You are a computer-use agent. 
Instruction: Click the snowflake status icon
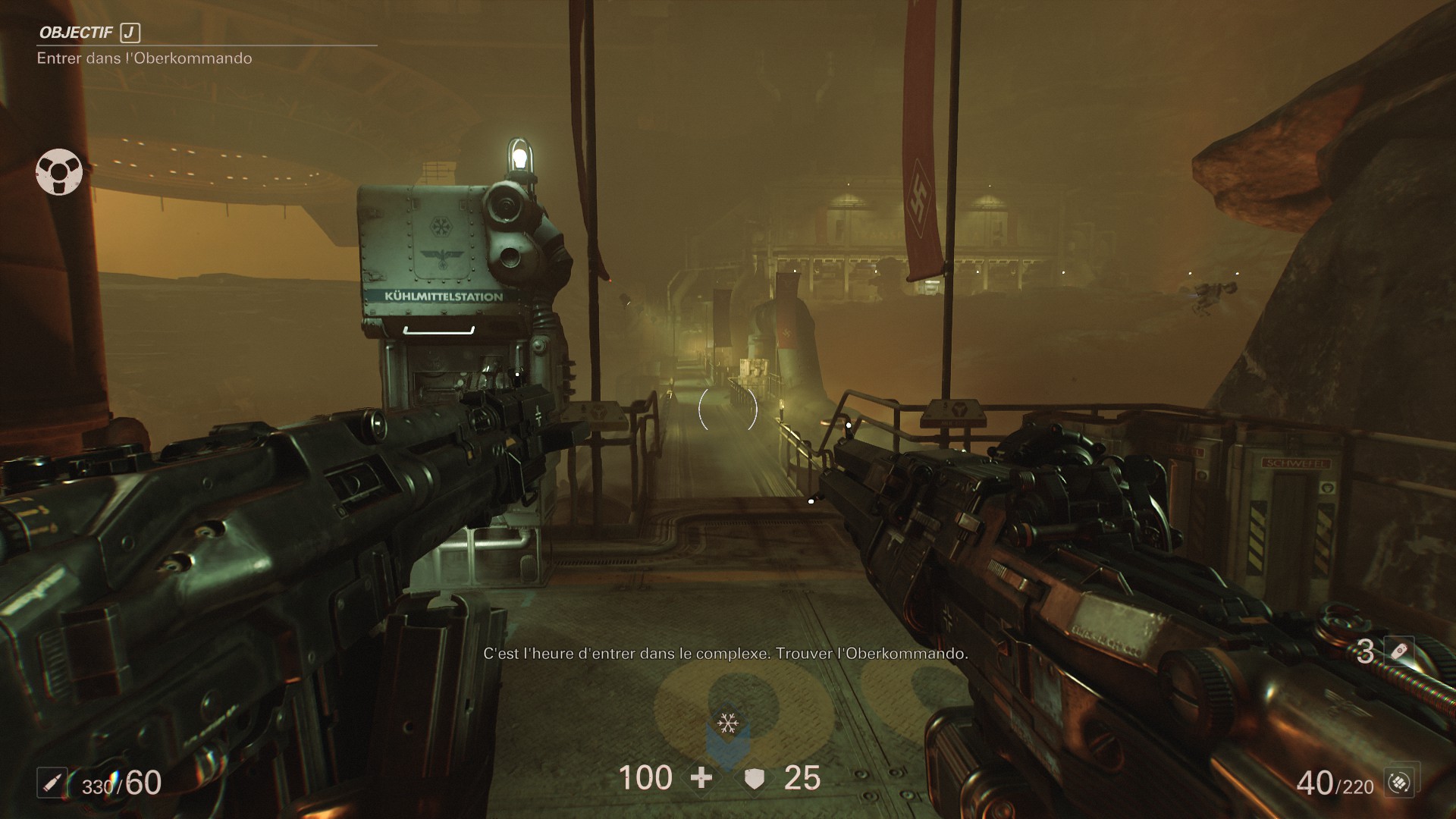pos(728,723)
